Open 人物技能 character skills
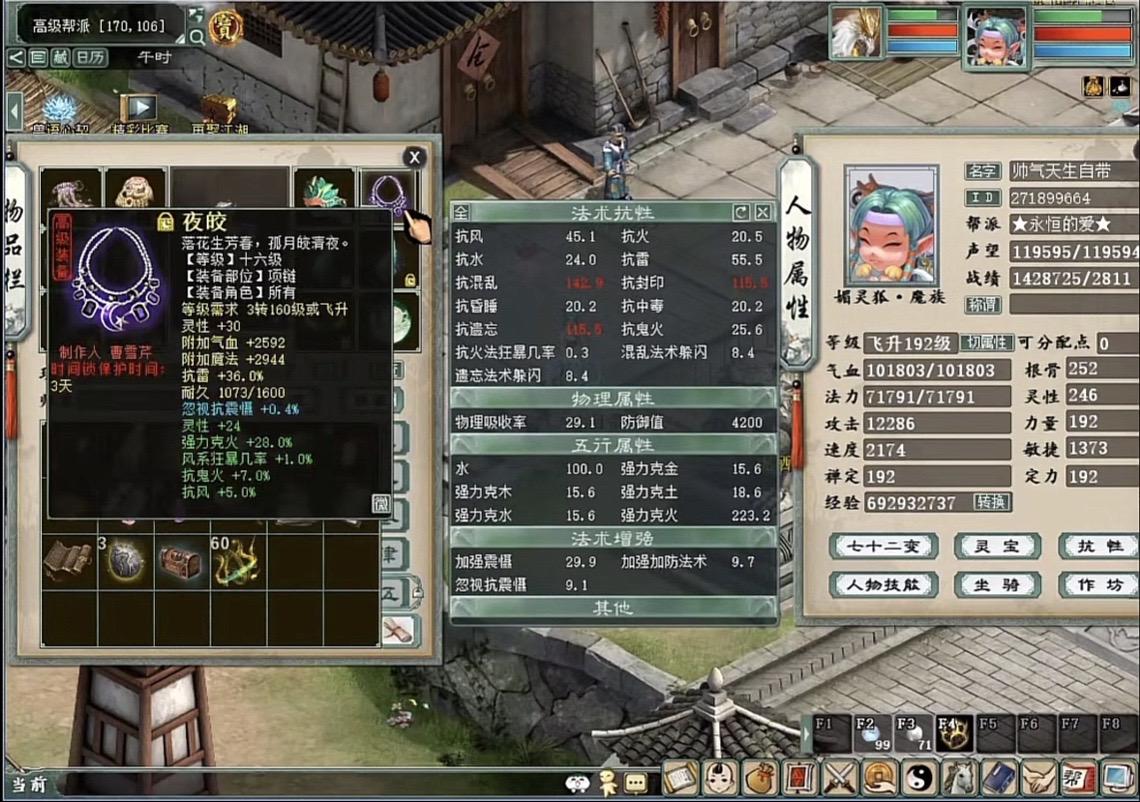This screenshot has height=802, width=1140. [x=882, y=584]
